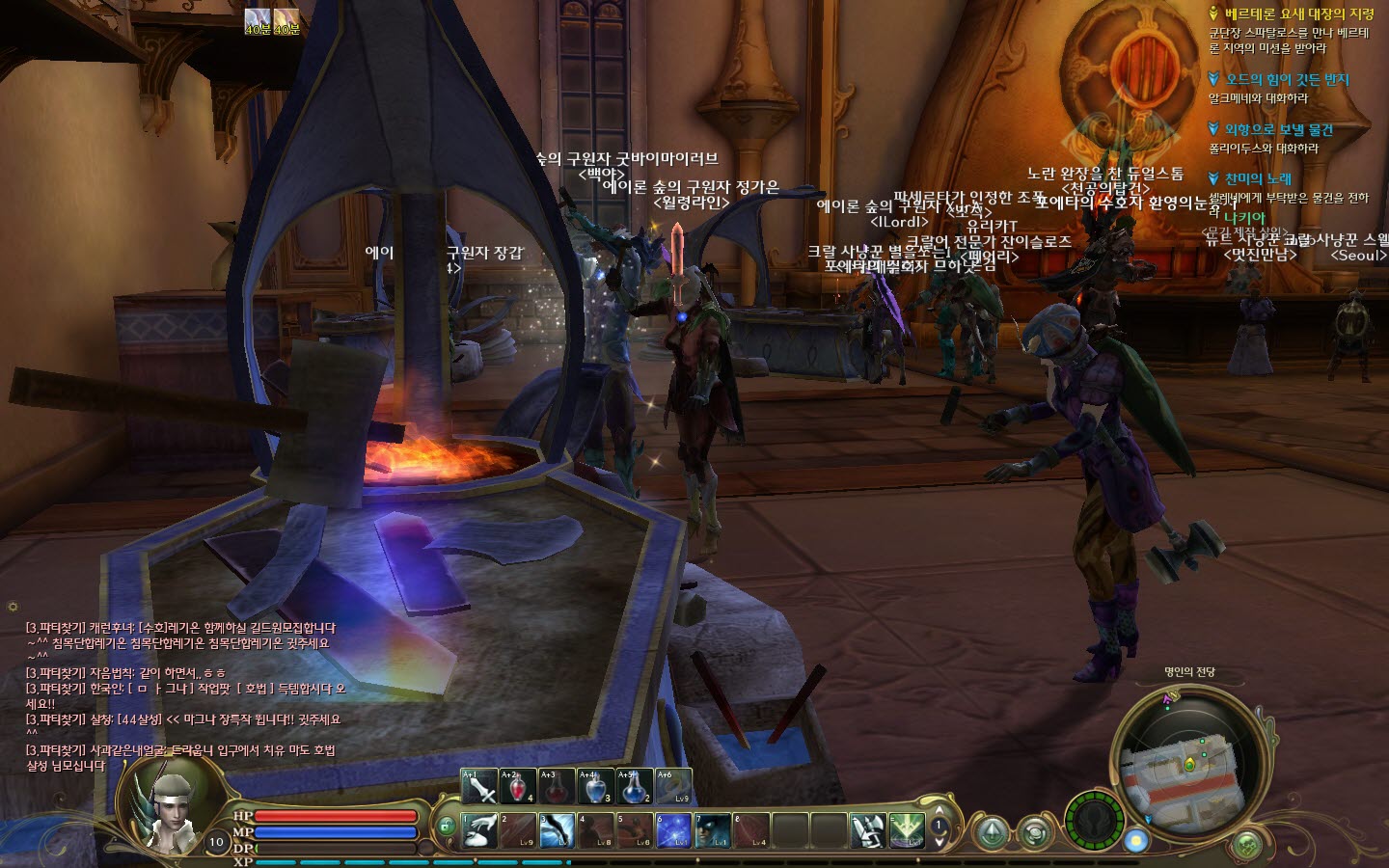The width and height of the screenshot is (1389, 868).
Task: Use the light blue potion with 3 charges
Action: tap(595, 787)
